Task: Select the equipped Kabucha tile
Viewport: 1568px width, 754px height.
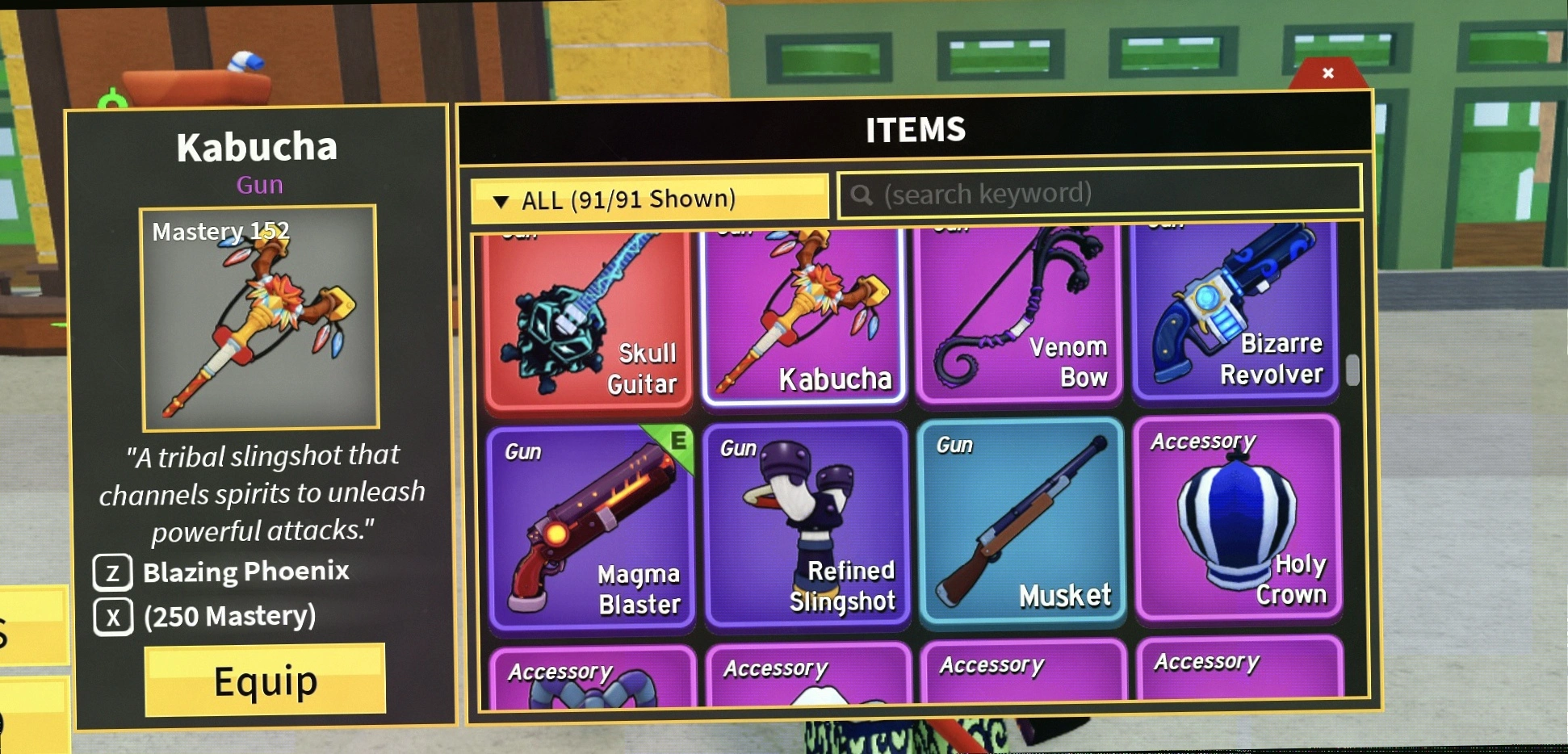Action: pos(805,315)
